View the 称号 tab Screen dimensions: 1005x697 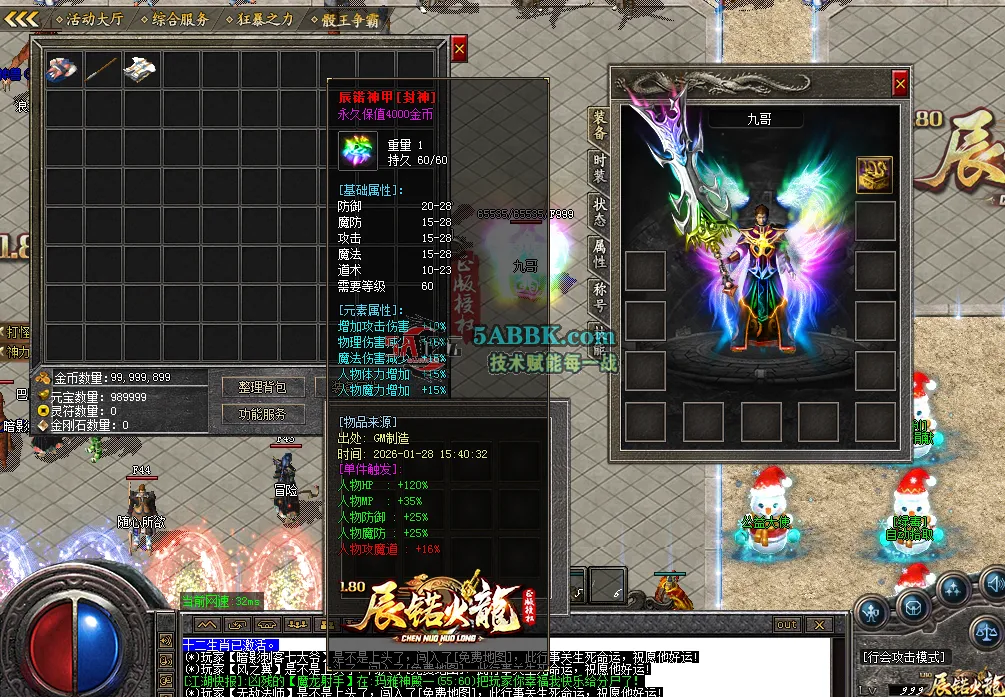click(x=599, y=296)
